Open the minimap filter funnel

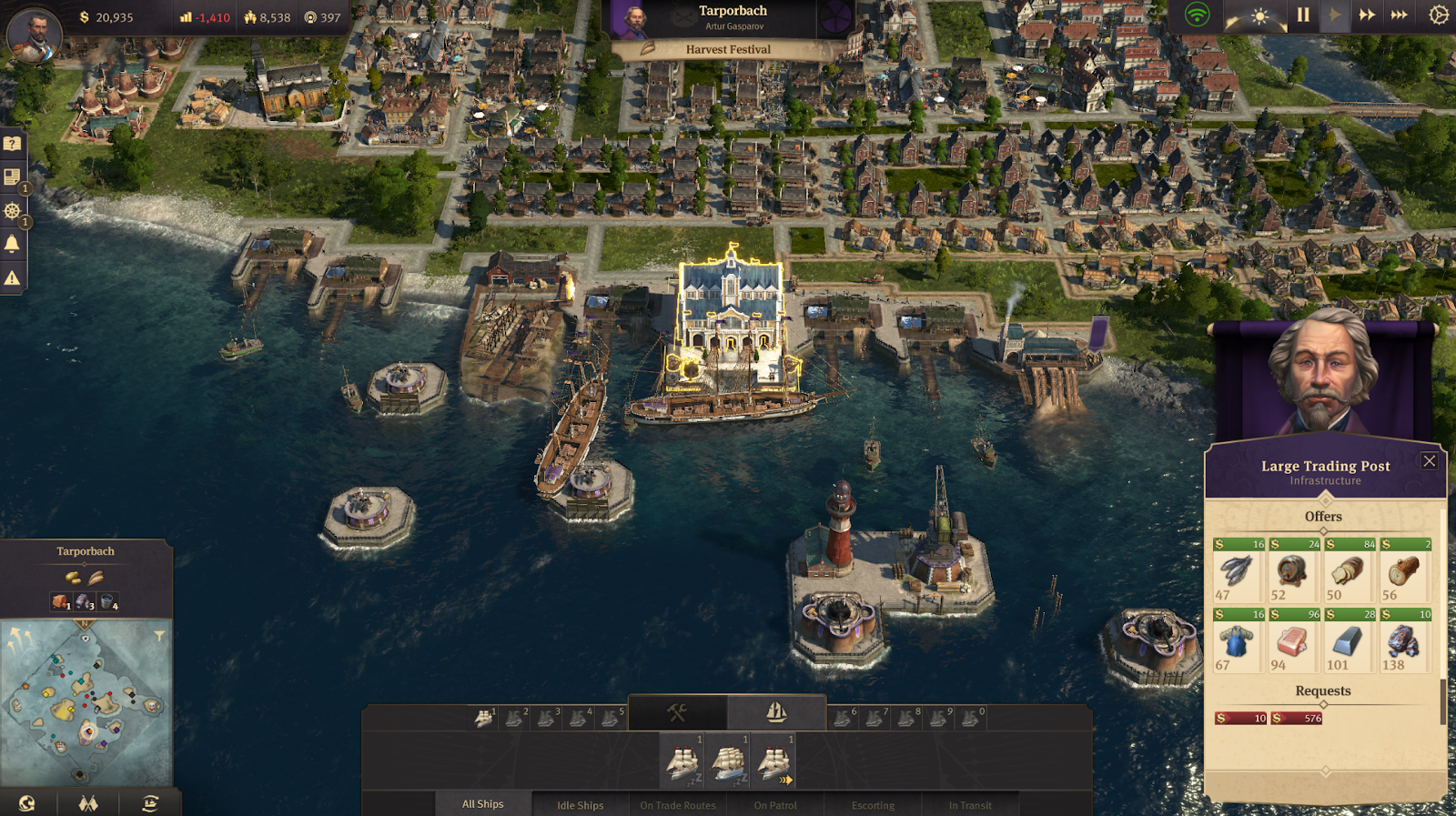coord(159,635)
